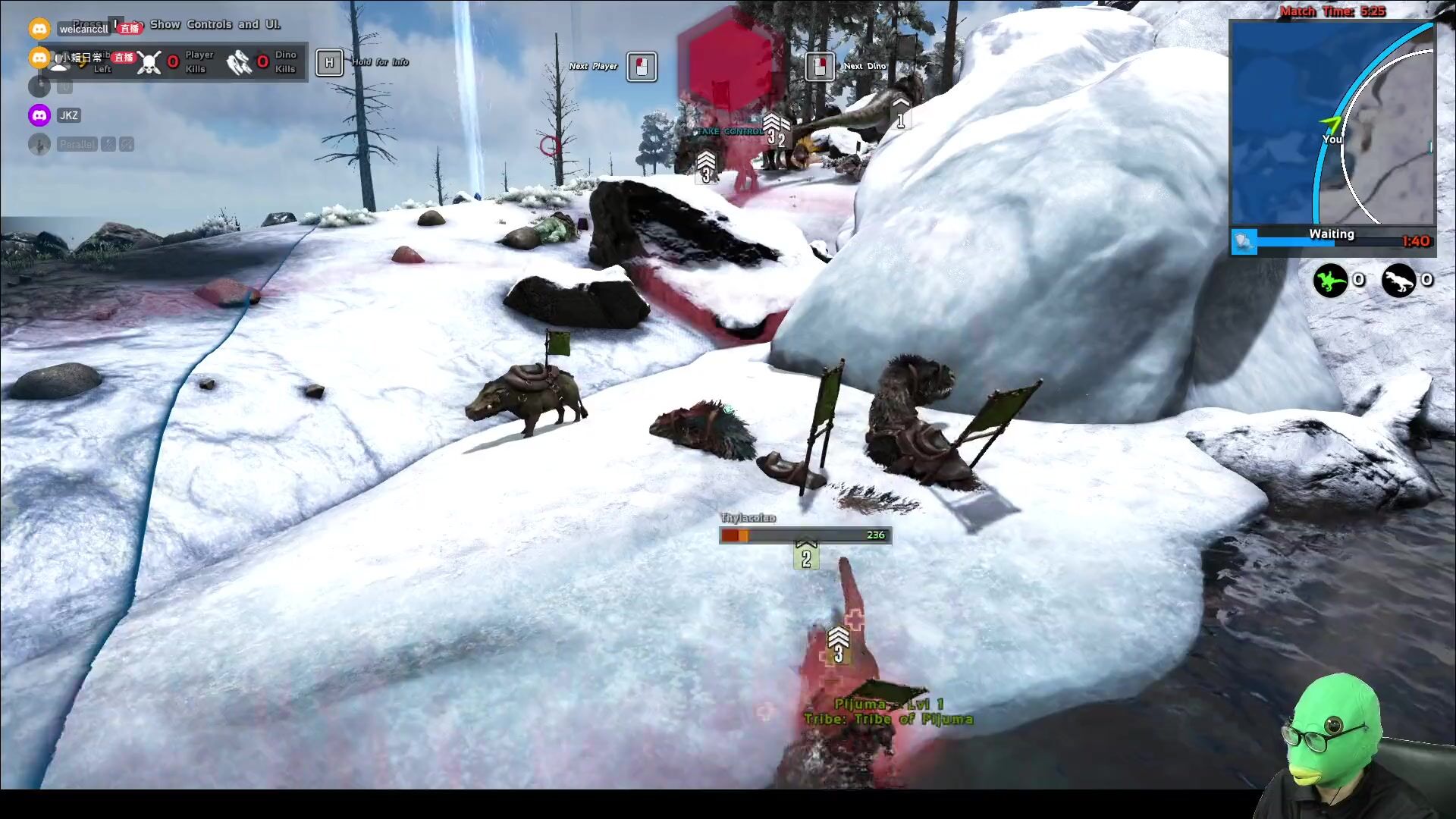Select JKZ in the voice overlay
Screen dimensions: 1456x819
[68, 115]
